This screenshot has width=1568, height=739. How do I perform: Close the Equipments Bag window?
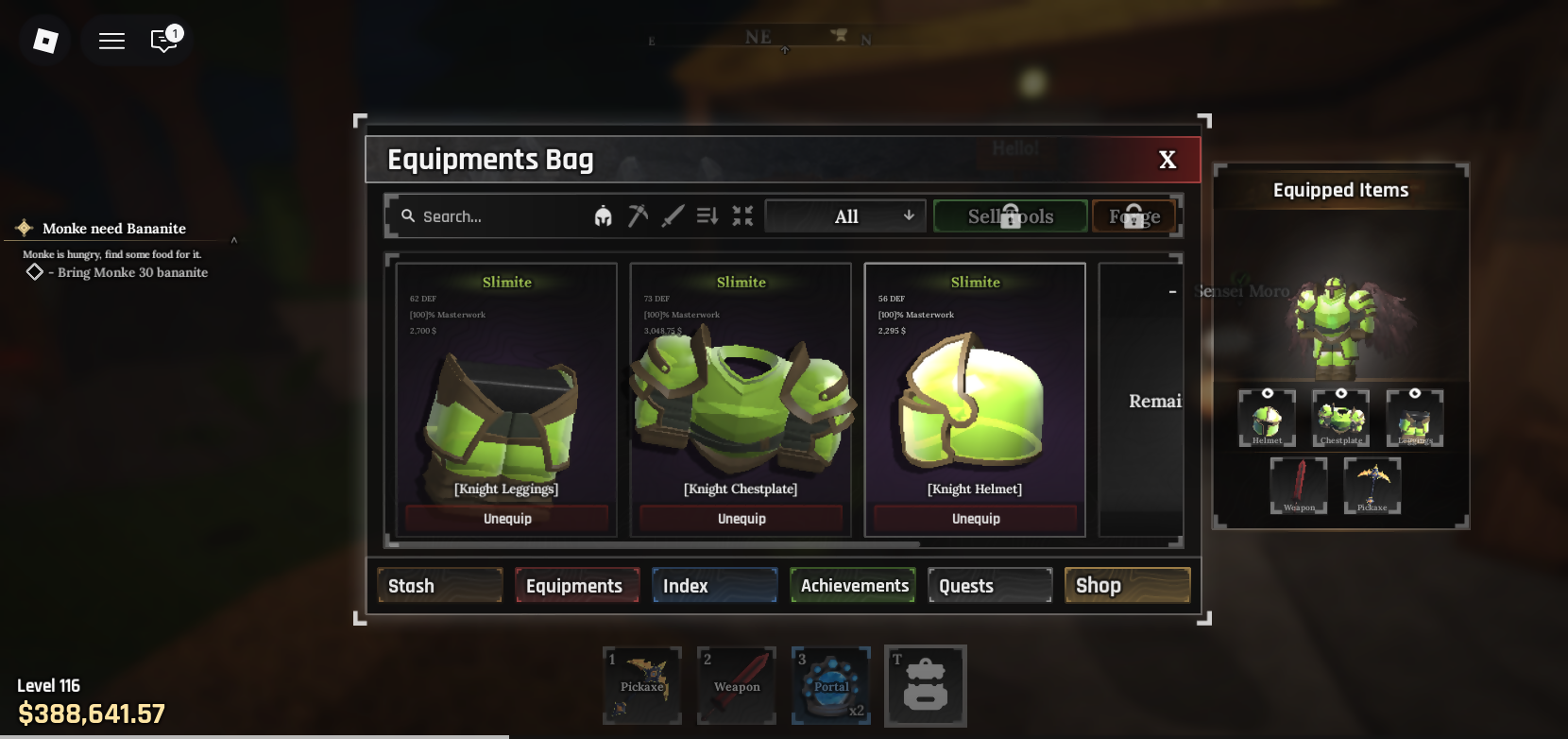(x=1167, y=160)
